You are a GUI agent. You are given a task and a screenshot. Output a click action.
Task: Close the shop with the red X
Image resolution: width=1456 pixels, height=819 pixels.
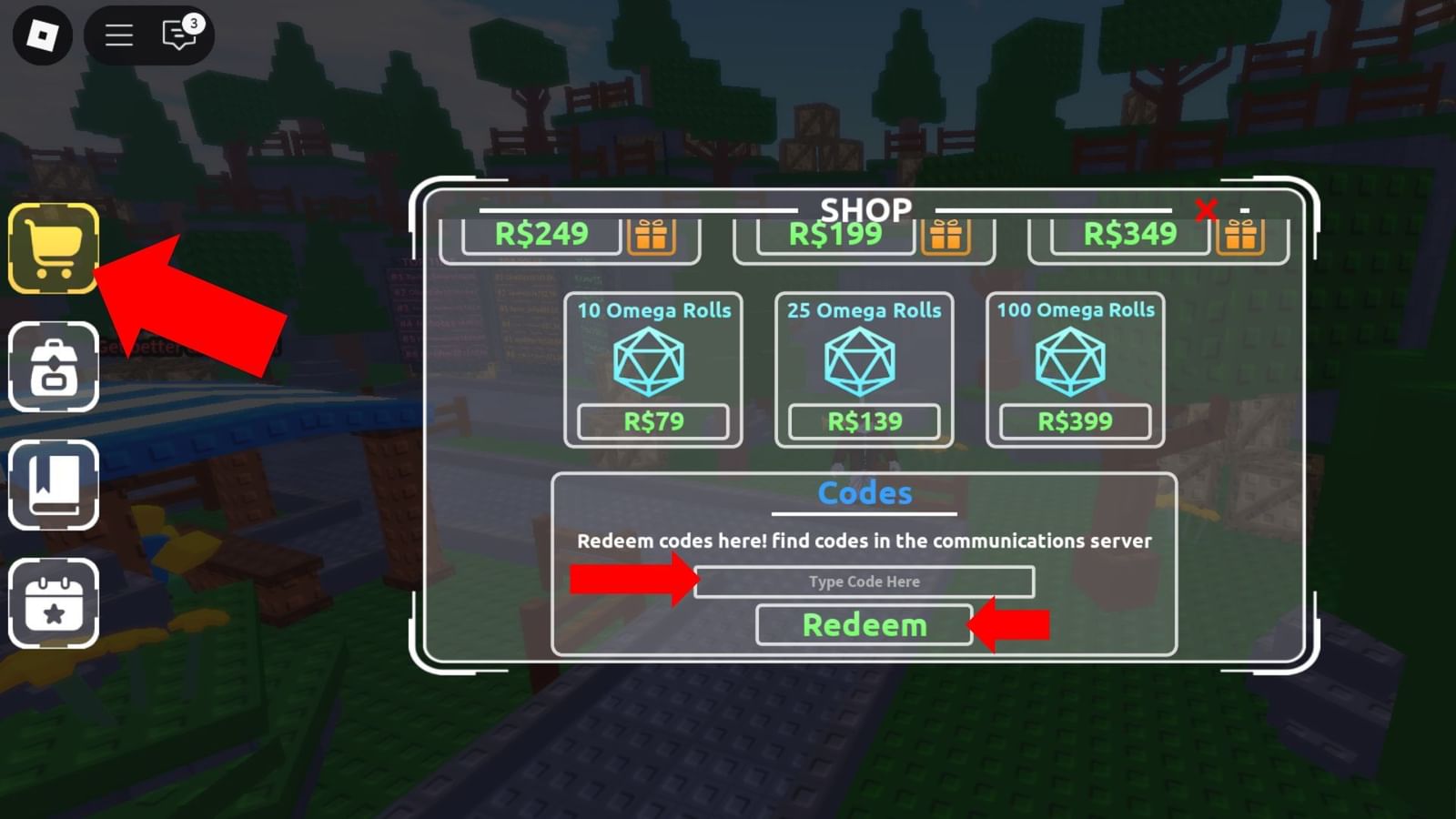pyautogui.click(x=1208, y=210)
